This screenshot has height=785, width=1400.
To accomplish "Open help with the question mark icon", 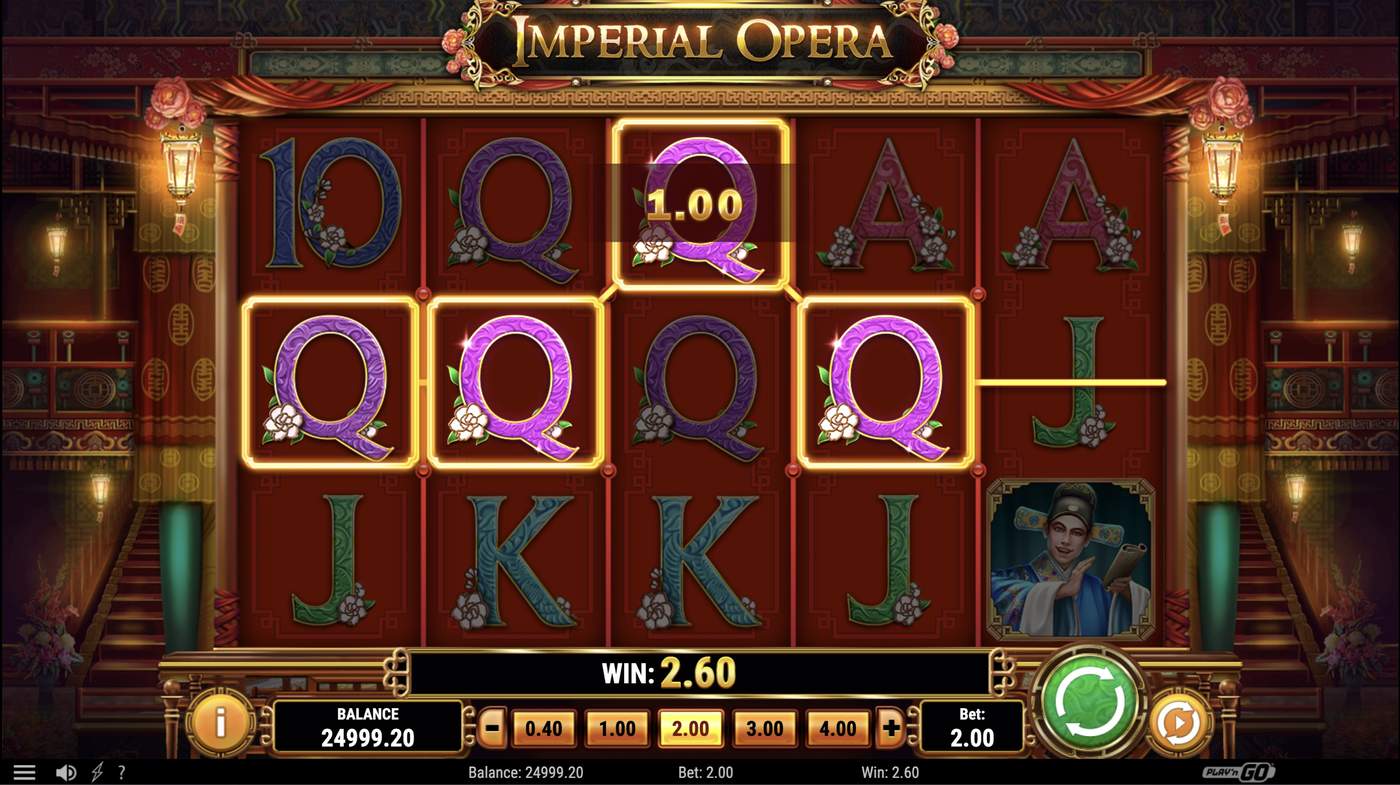I will [x=122, y=771].
